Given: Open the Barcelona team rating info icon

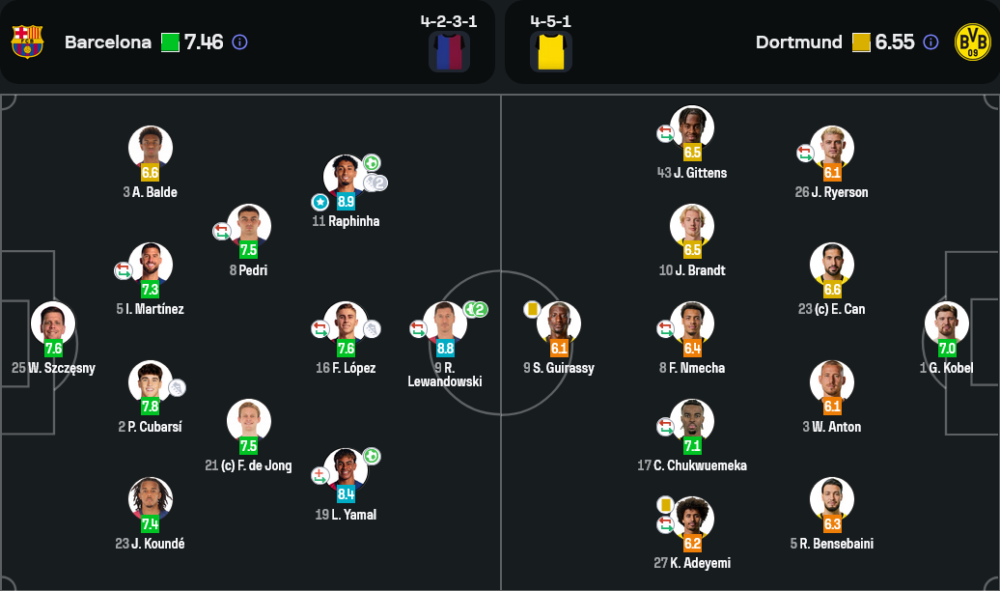Looking at the screenshot, I should pos(240,42).
